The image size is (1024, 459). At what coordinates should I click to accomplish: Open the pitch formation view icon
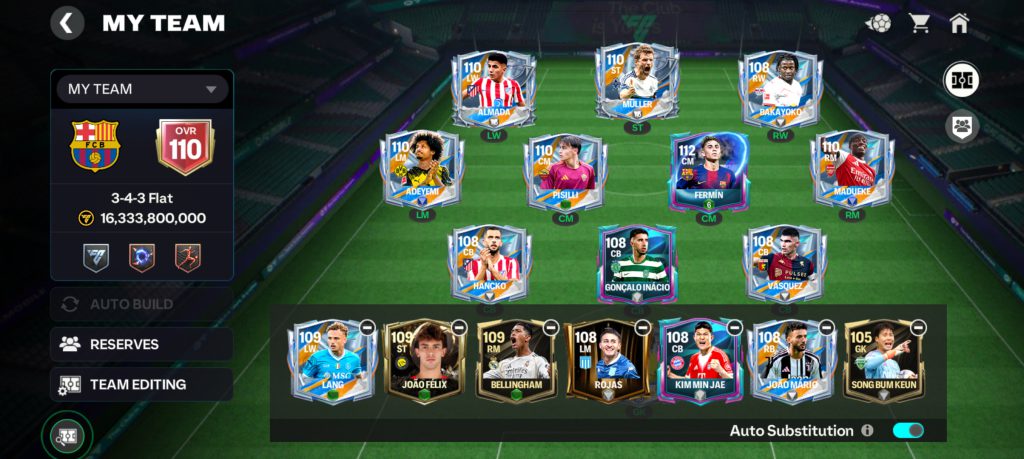tap(961, 80)
